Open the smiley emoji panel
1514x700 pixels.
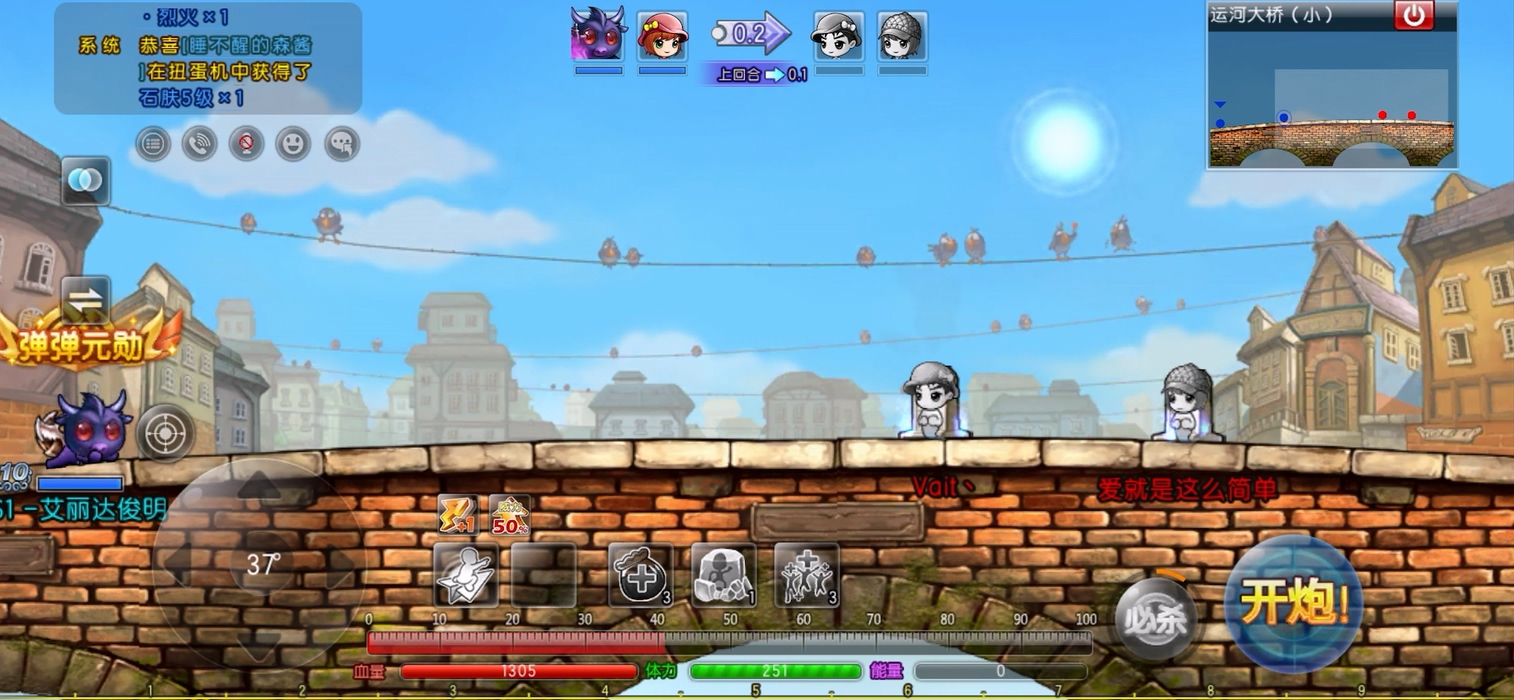coord(293,144)
